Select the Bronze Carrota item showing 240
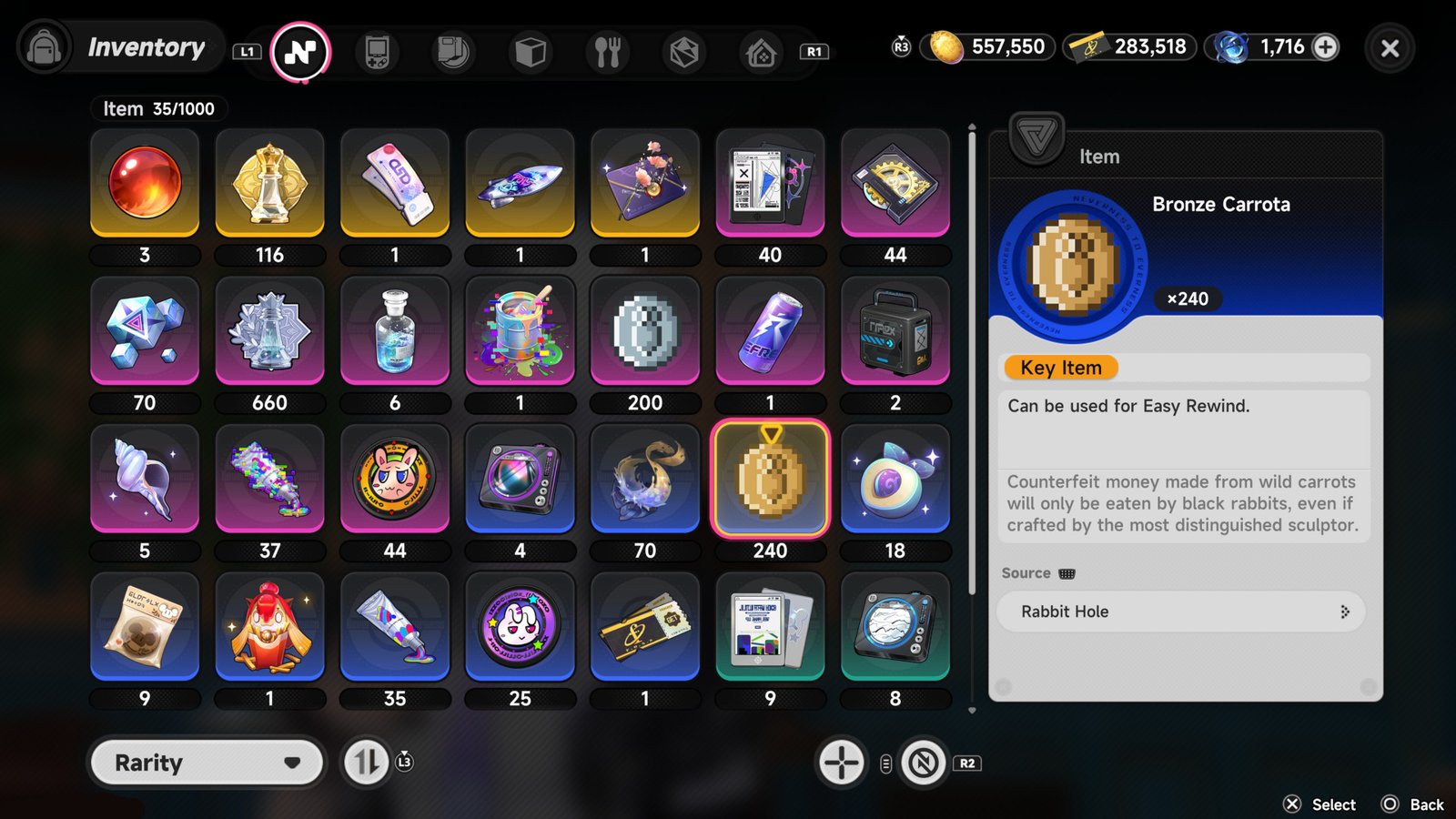The image size is (1456, 819). coord(771,478)
